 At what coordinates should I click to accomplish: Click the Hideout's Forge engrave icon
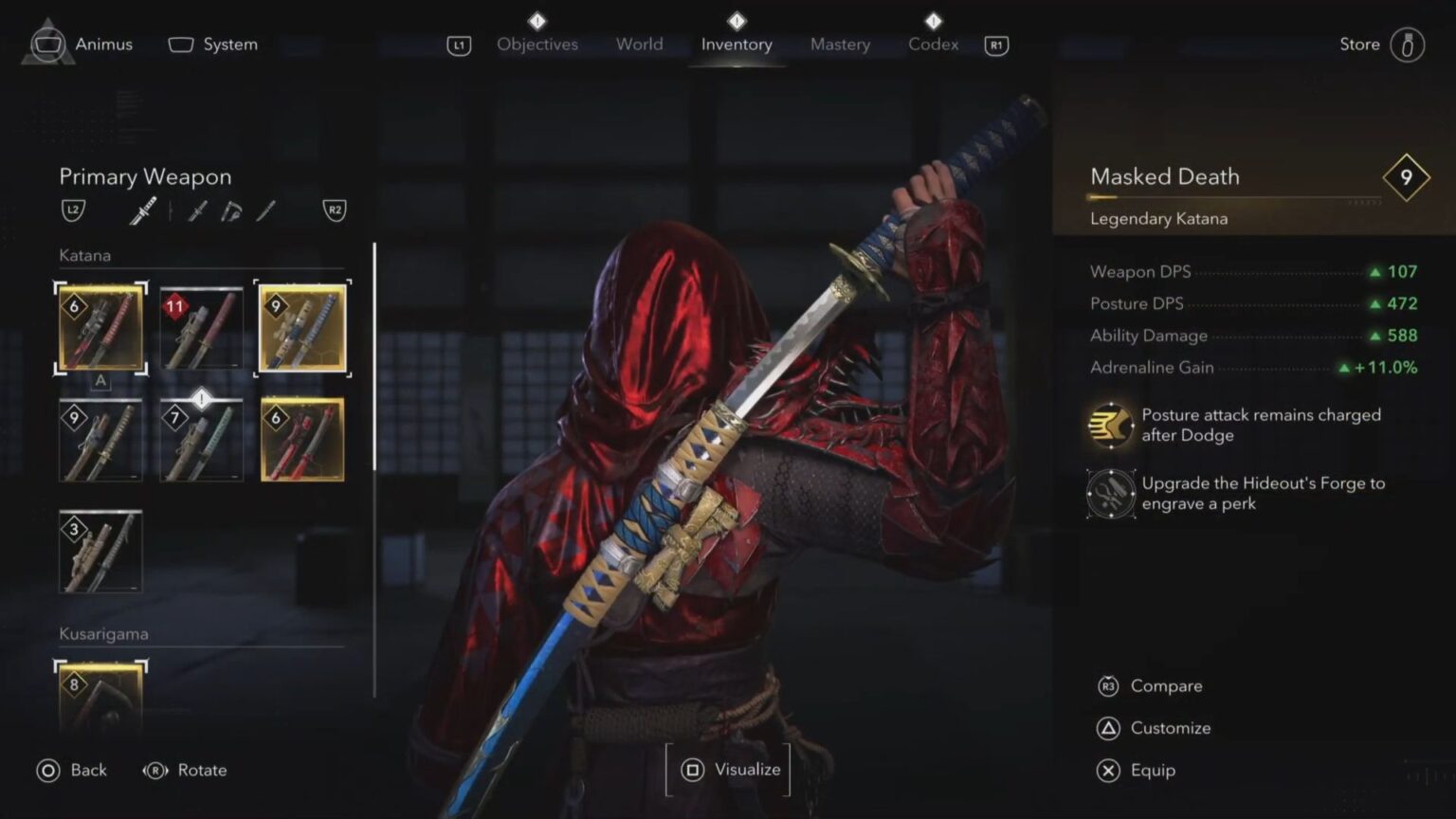click(1109, 494)
